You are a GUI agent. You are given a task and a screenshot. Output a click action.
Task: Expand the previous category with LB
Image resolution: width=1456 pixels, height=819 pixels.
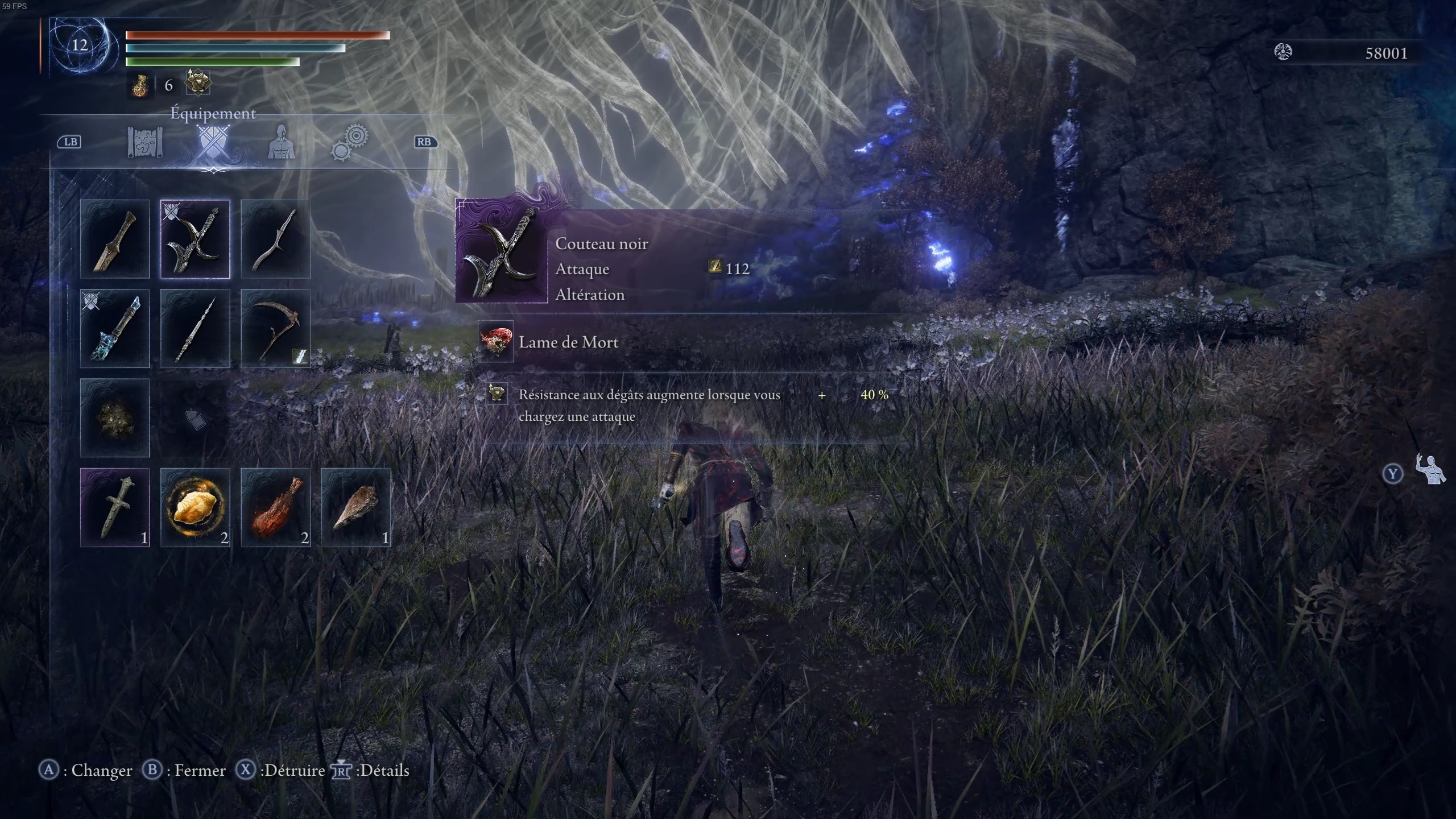pos(69,142)
